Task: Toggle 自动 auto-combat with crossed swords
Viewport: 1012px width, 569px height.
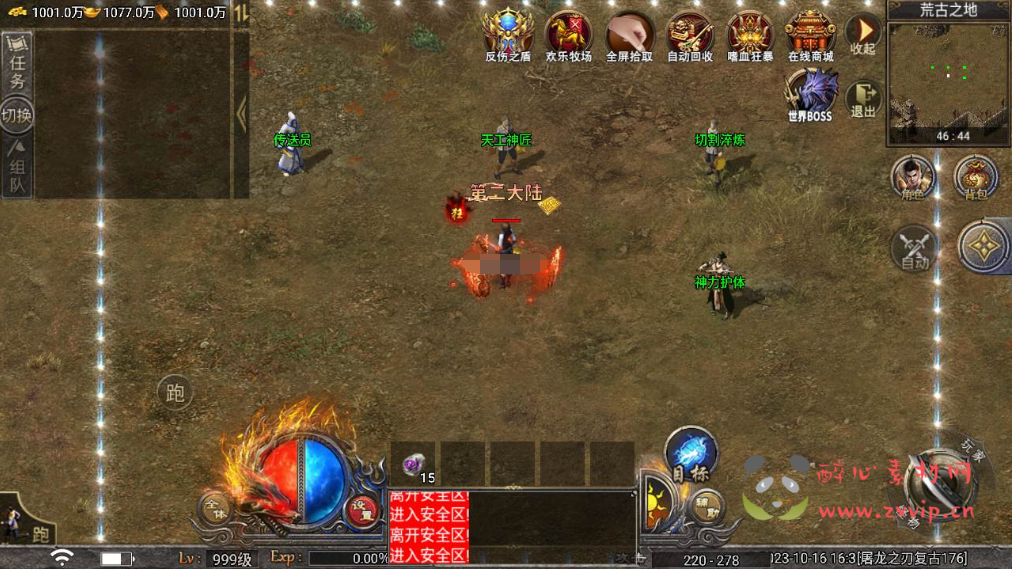Action: coord(914,246)
